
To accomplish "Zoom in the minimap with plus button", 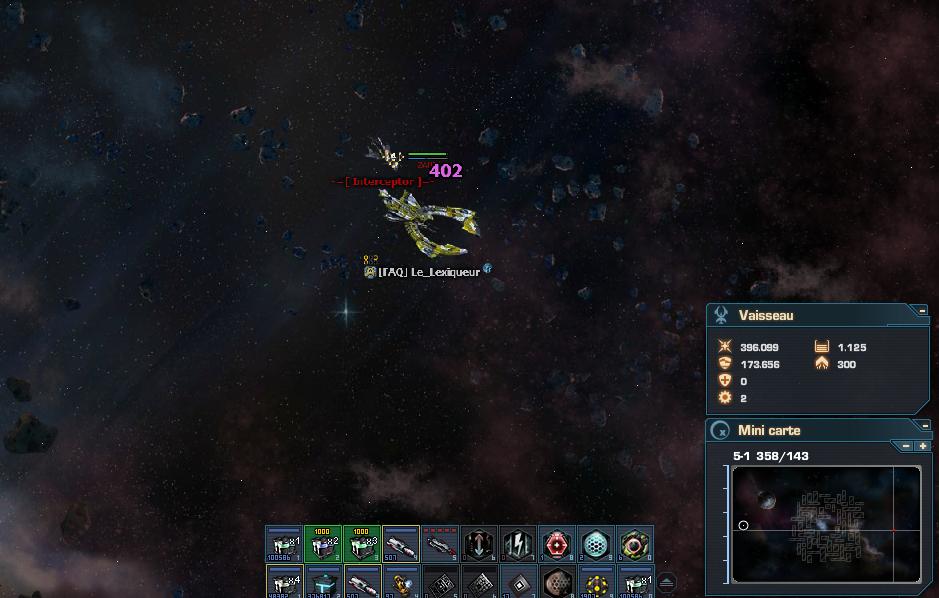I will (x=922, y=446).
